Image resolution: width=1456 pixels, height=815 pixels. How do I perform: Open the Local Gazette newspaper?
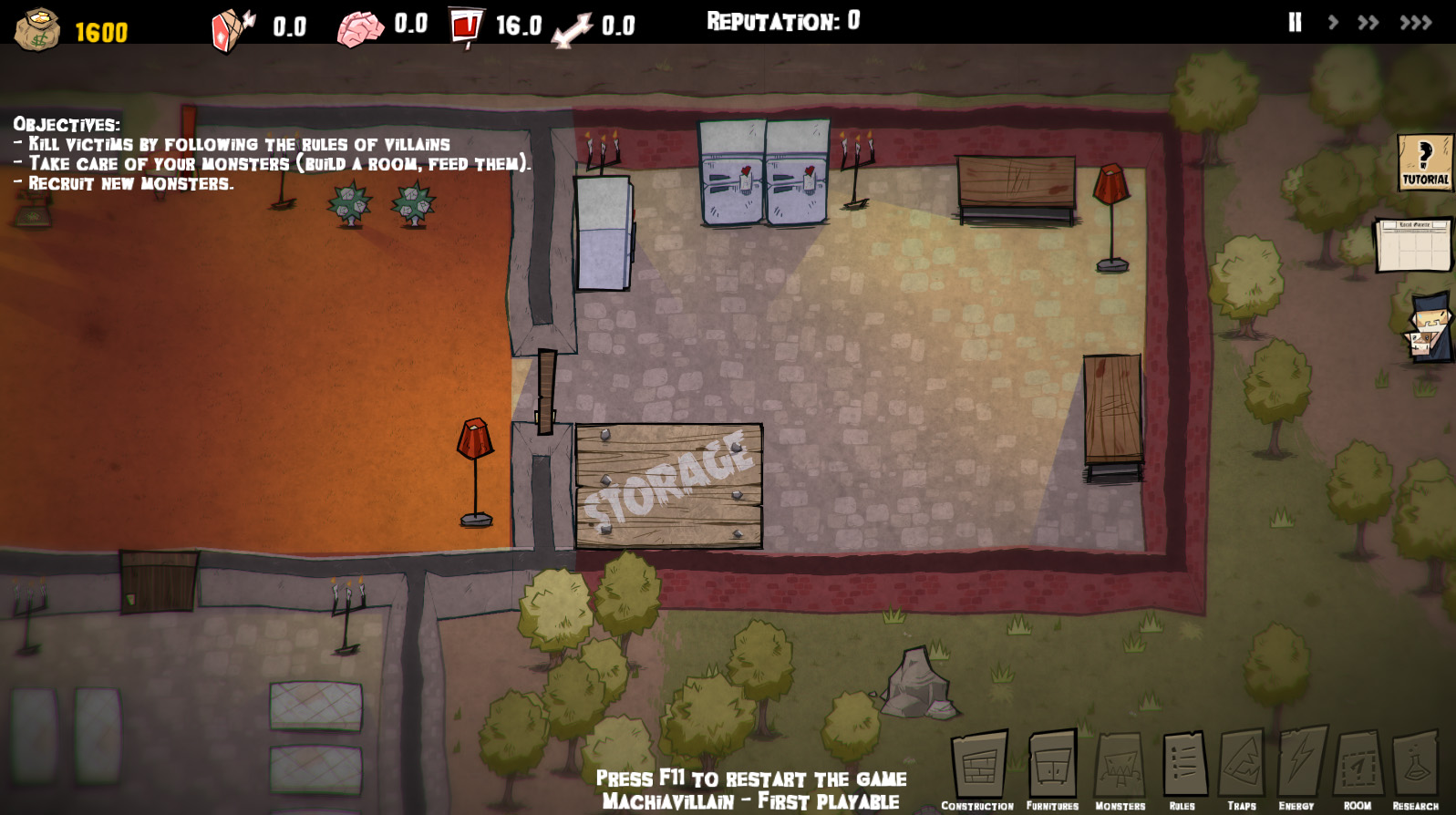pos(1413,244)
